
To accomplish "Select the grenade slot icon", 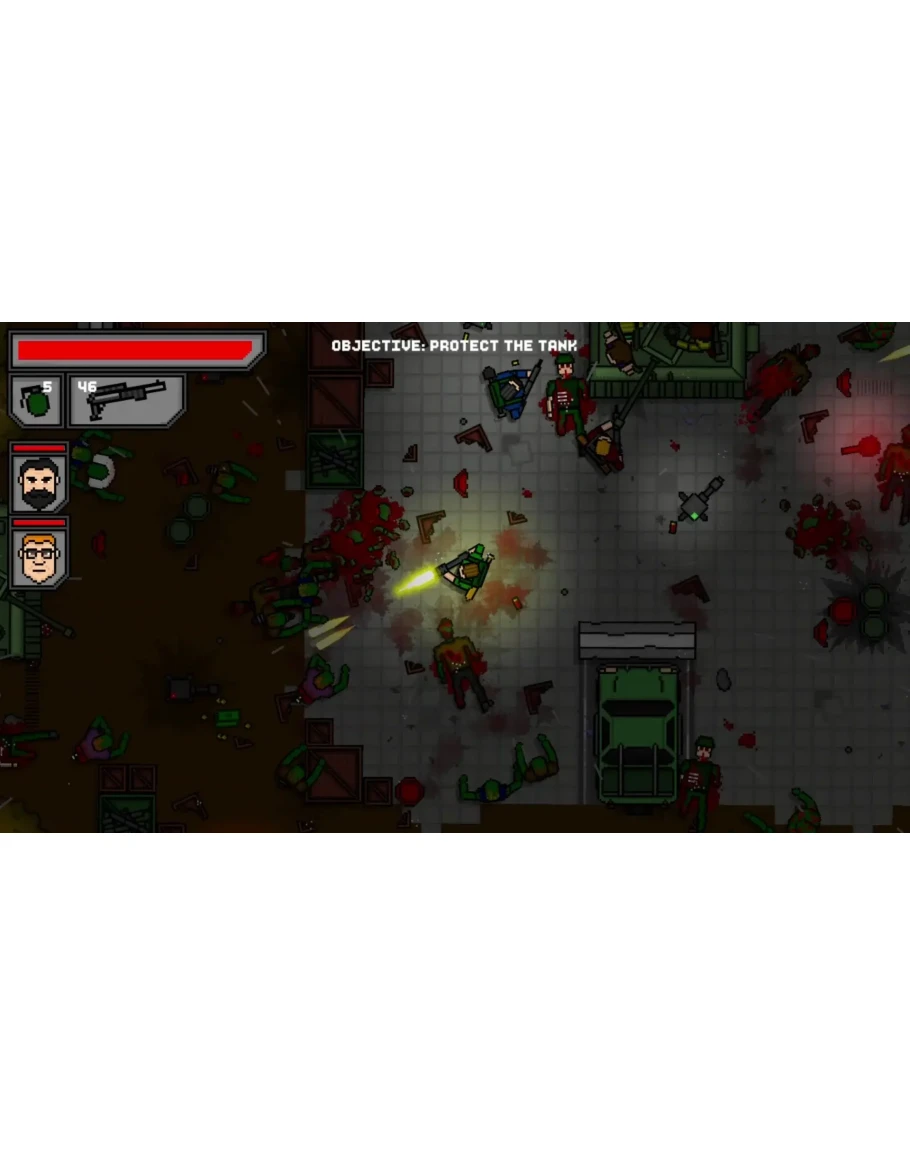I will [36, 402].
